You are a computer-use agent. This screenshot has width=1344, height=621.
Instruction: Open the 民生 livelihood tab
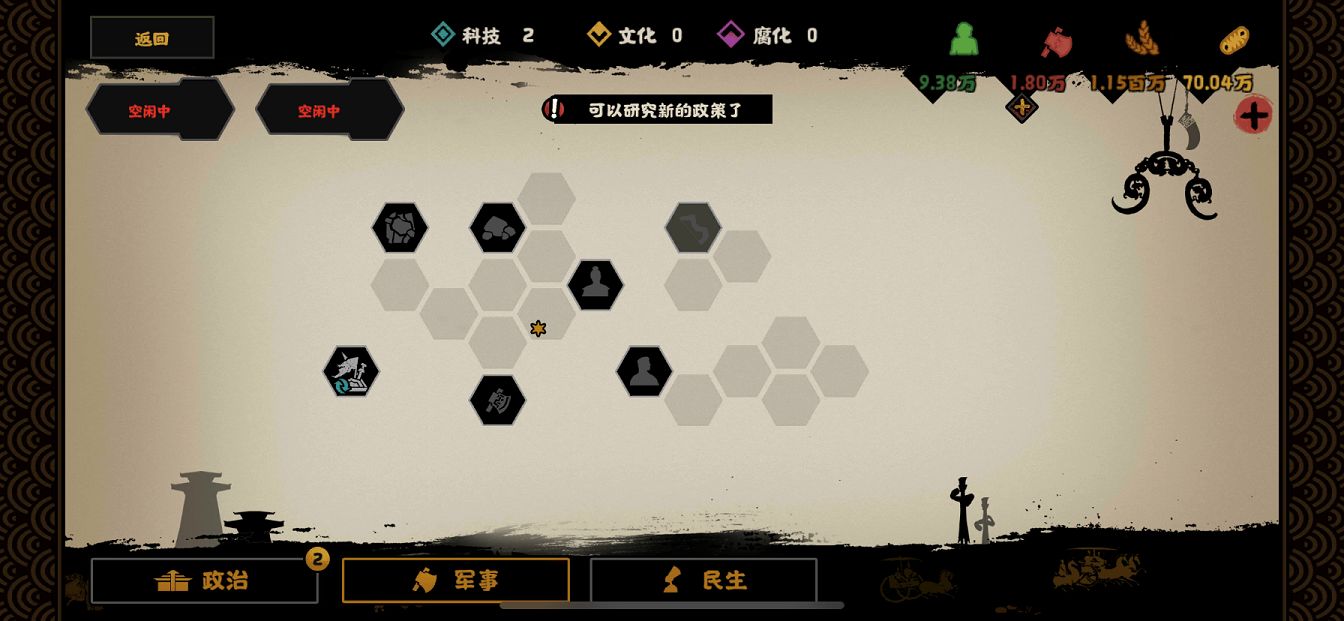point(703,580)
